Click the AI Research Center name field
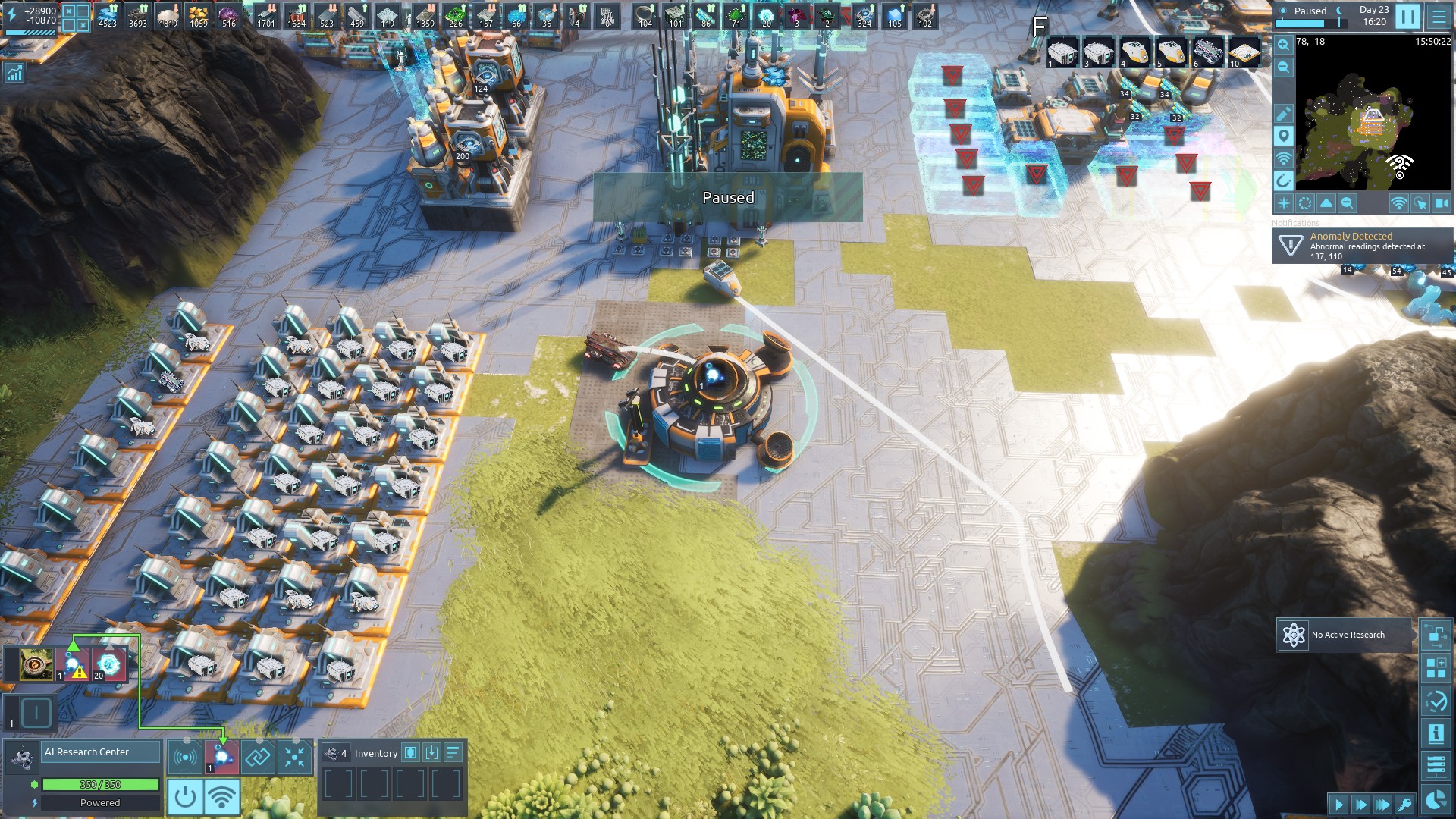 (100, 752)
